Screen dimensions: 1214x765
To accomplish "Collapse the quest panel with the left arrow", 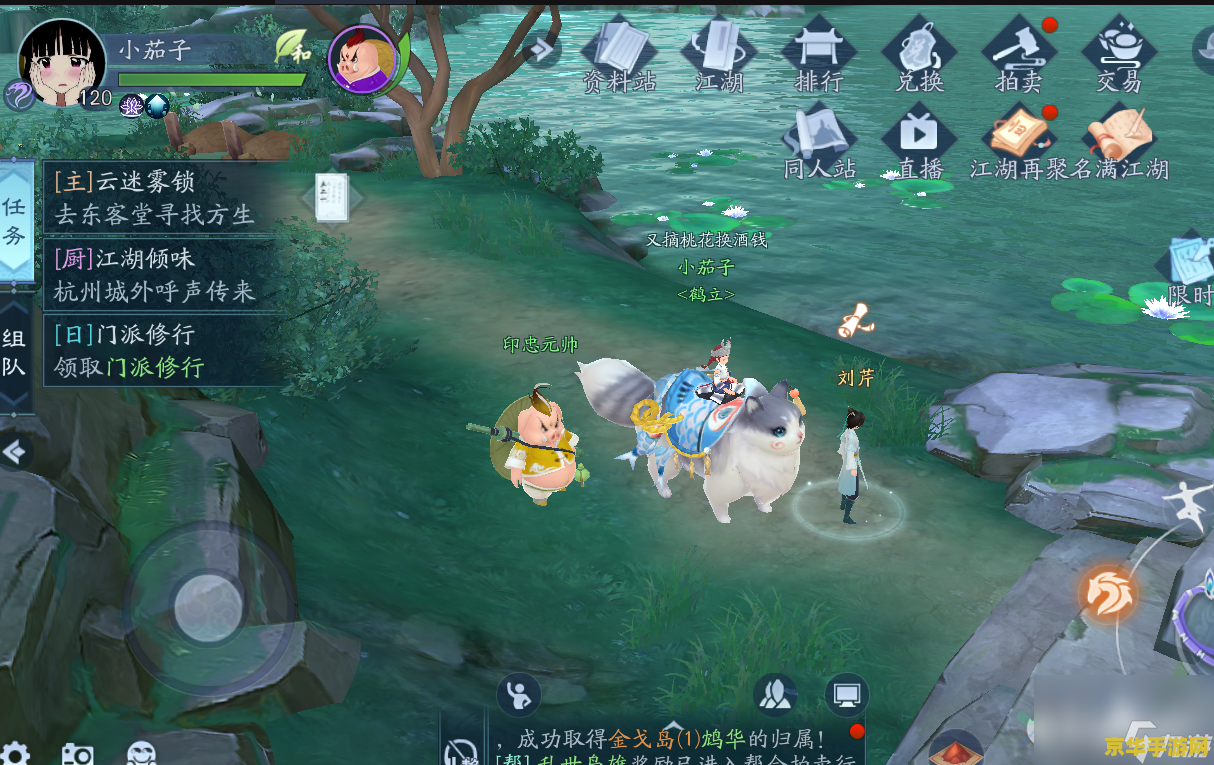I will [x=14, y=453].
